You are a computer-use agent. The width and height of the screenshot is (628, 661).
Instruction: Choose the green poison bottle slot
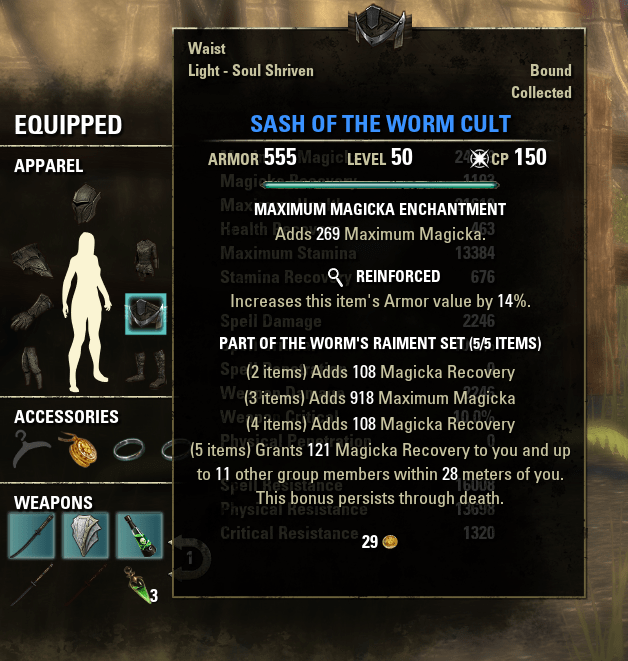click(138, 535)
